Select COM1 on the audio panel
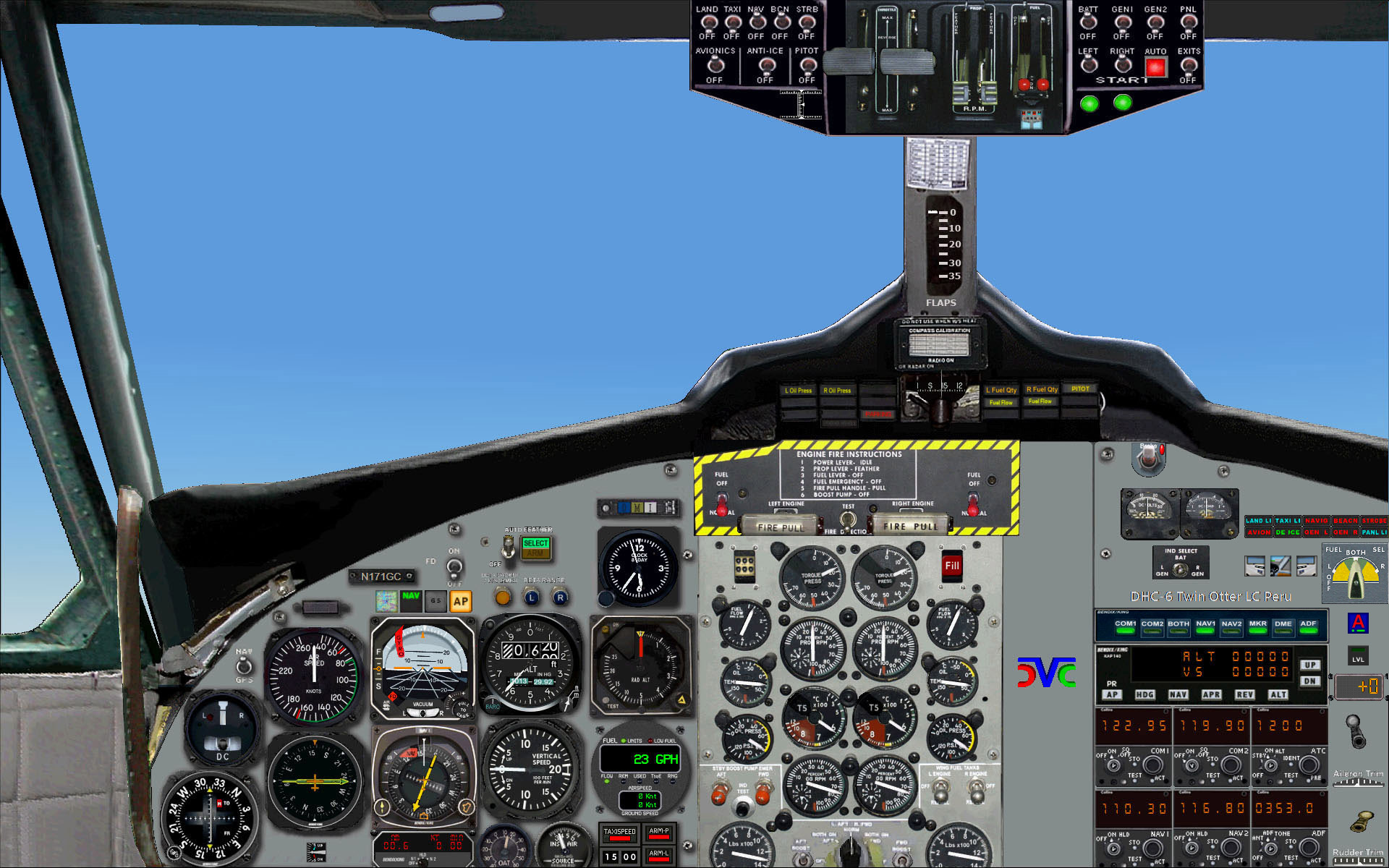Screen dimensions: 1389x868 pyautogui.click(x=1125, y=626)
